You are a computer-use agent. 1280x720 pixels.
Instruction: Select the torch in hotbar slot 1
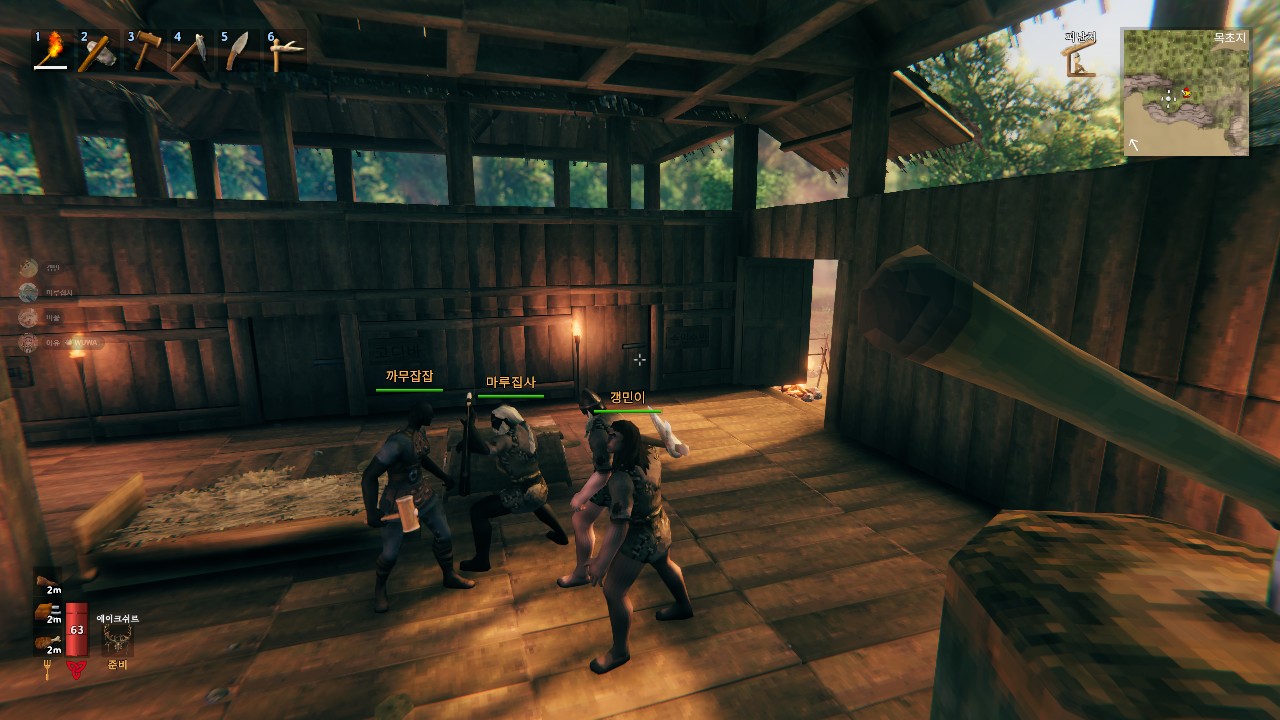pos(52,50)
